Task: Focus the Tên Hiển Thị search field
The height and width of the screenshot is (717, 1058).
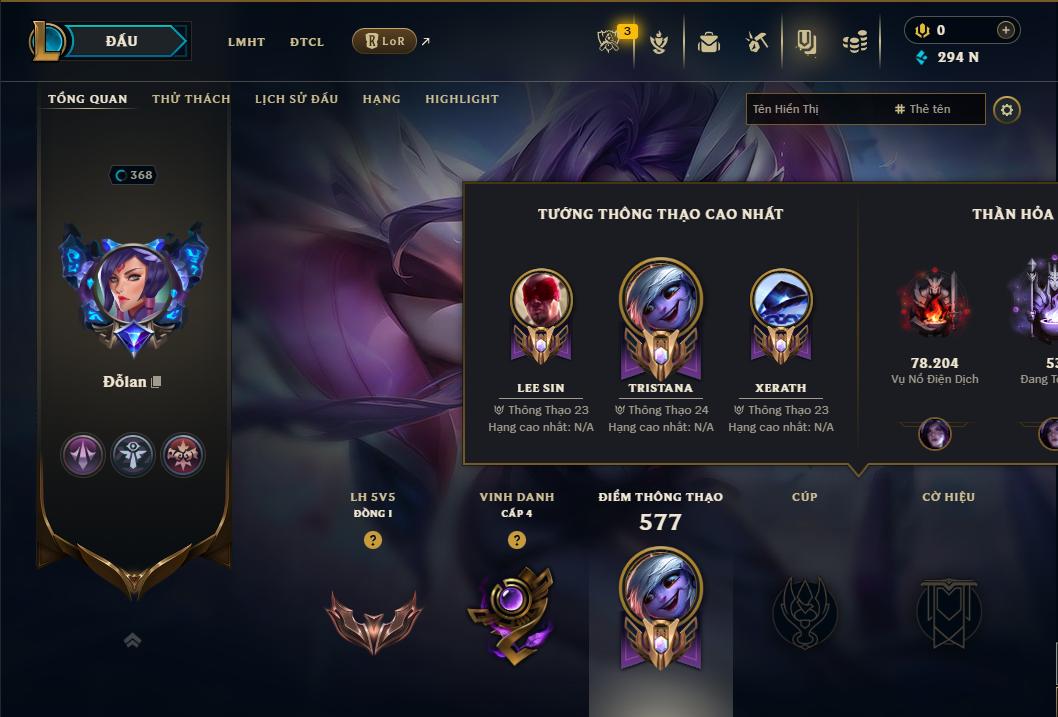Action: coord(815,109)
